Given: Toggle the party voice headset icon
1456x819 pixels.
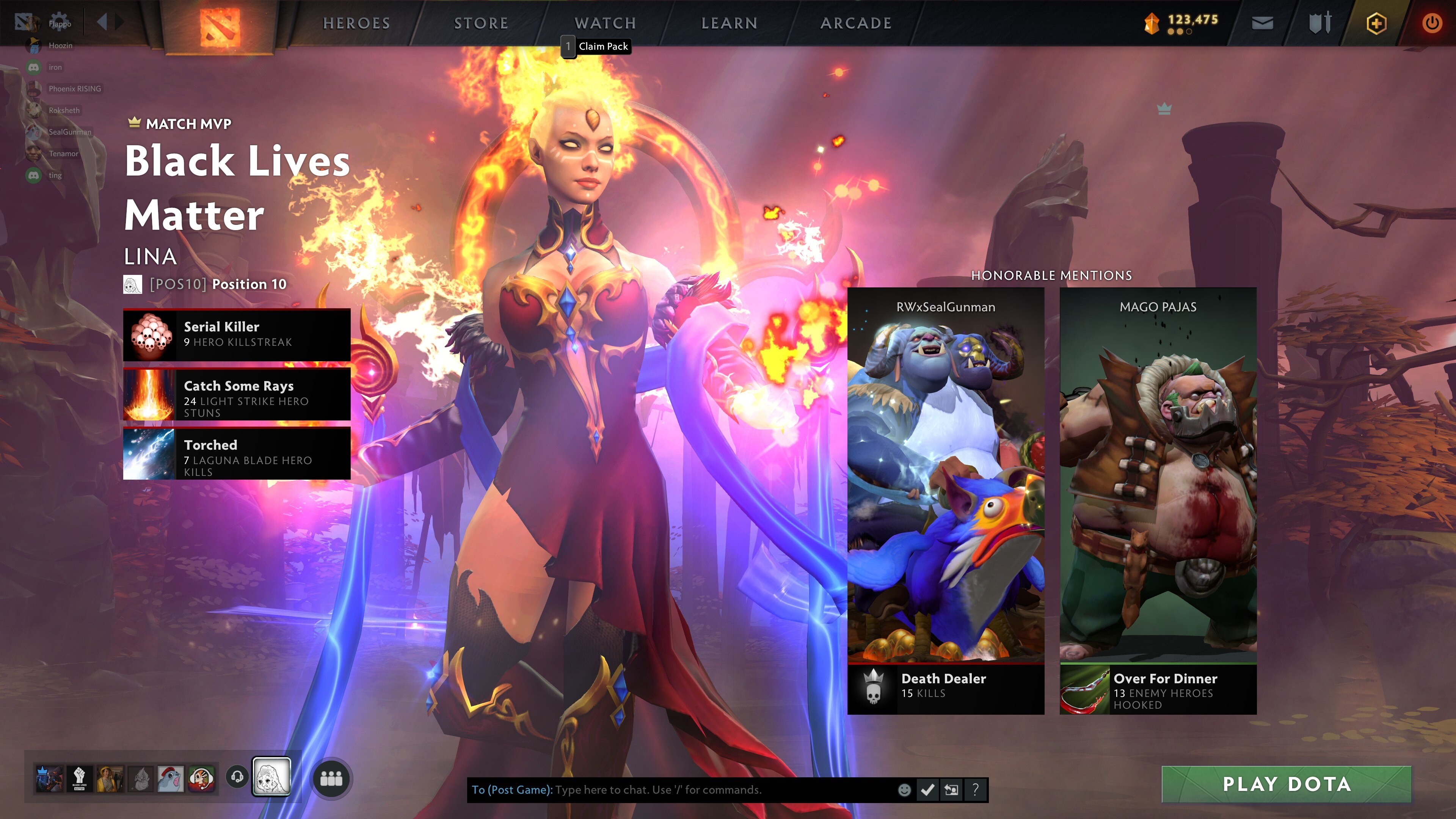Looking at the screenshot, I should (x=237, y=777).
